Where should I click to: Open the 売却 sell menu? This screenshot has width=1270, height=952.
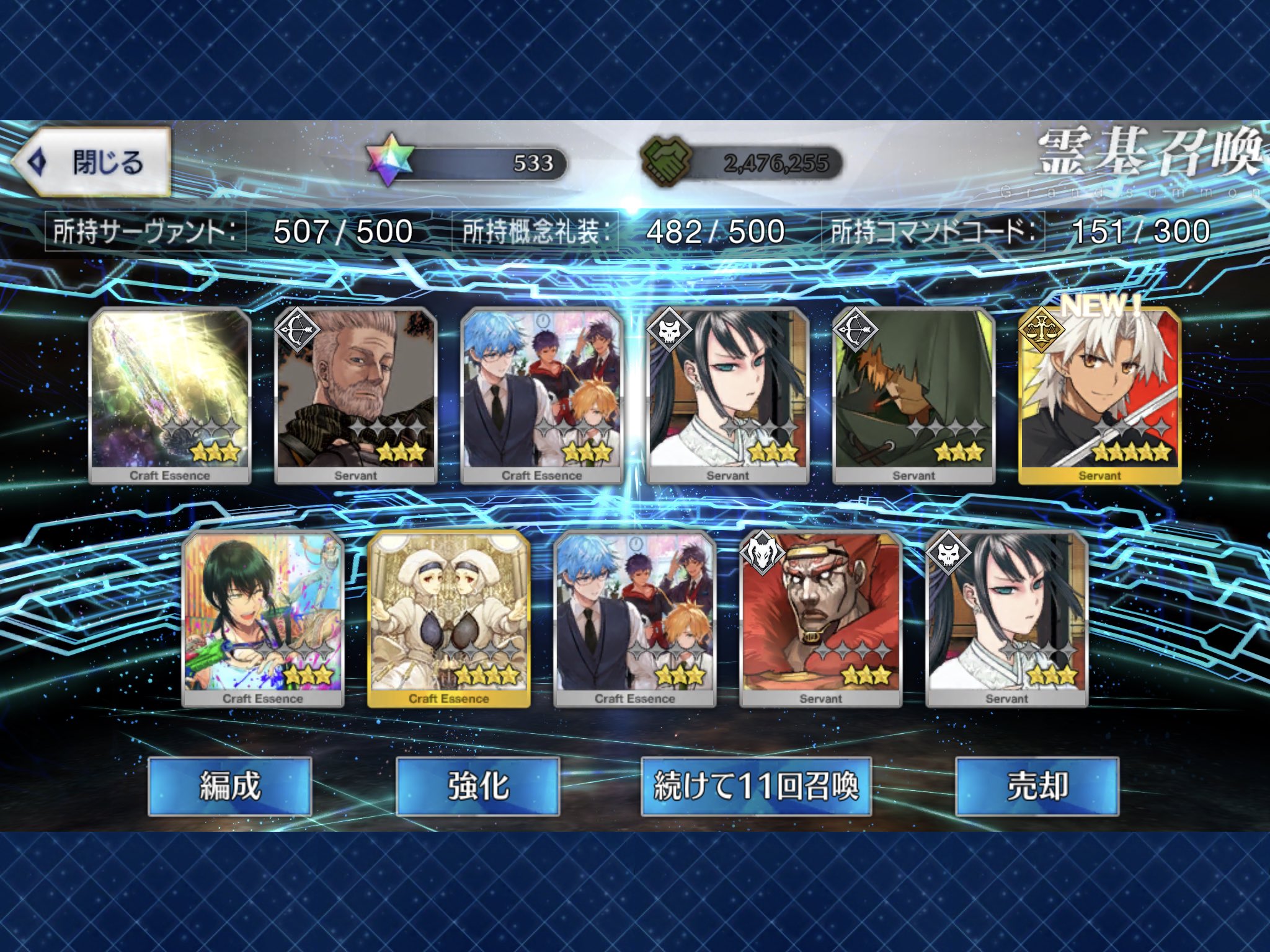click(1037, 786)
